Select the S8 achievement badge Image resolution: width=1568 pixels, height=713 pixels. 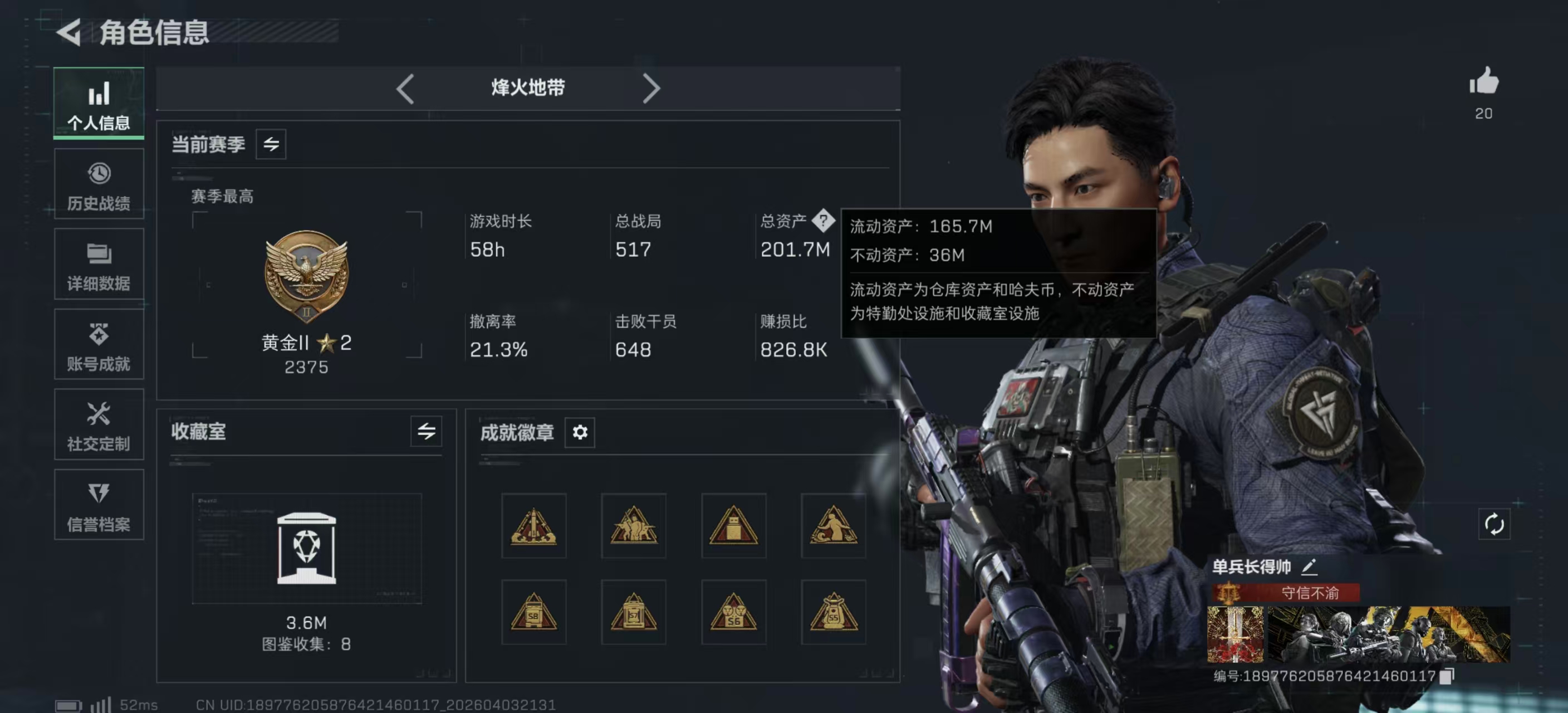(x=534, y=613)
